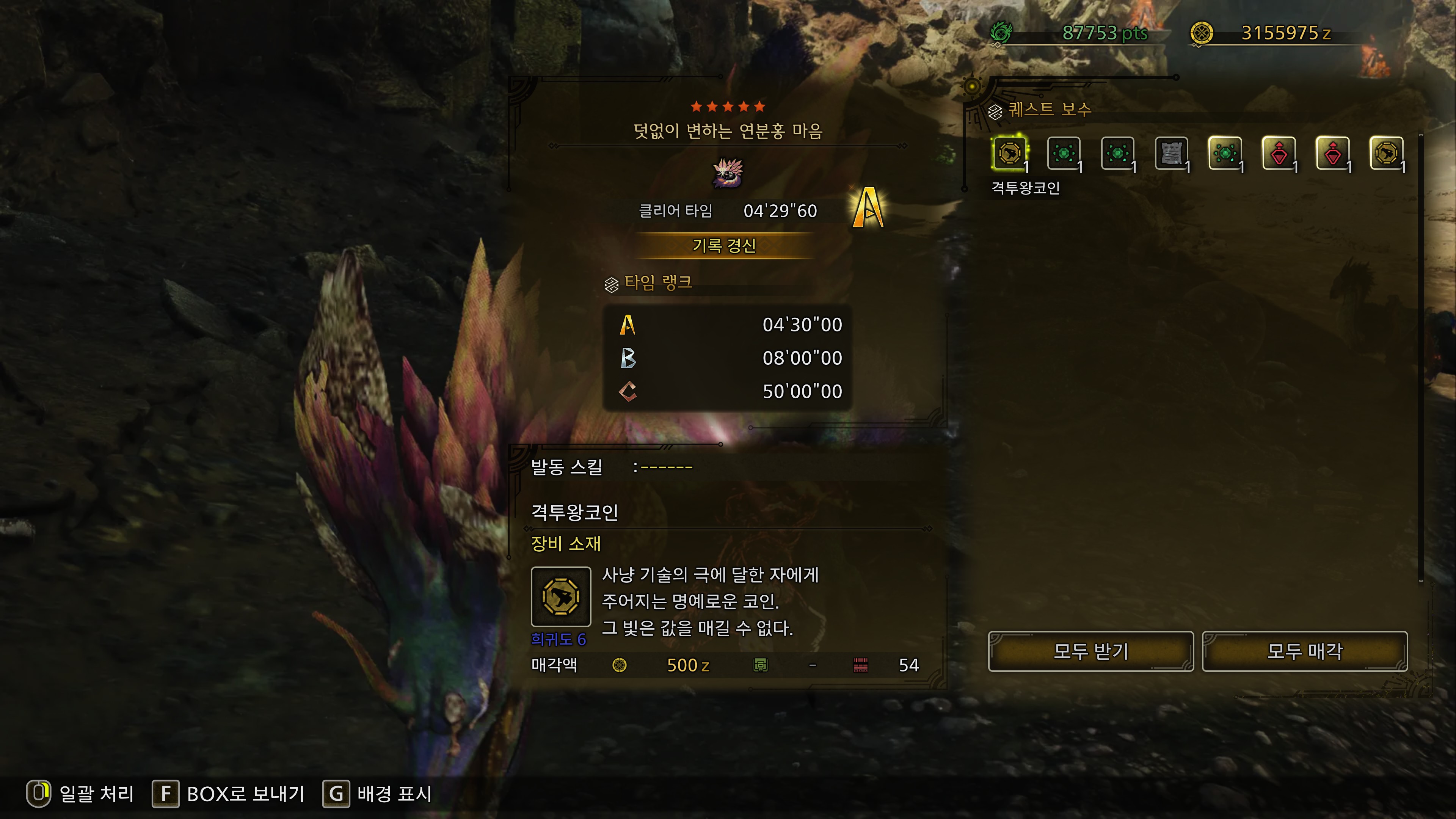
Task: Click the 모두 매각 button
Action: point(1304,651)
